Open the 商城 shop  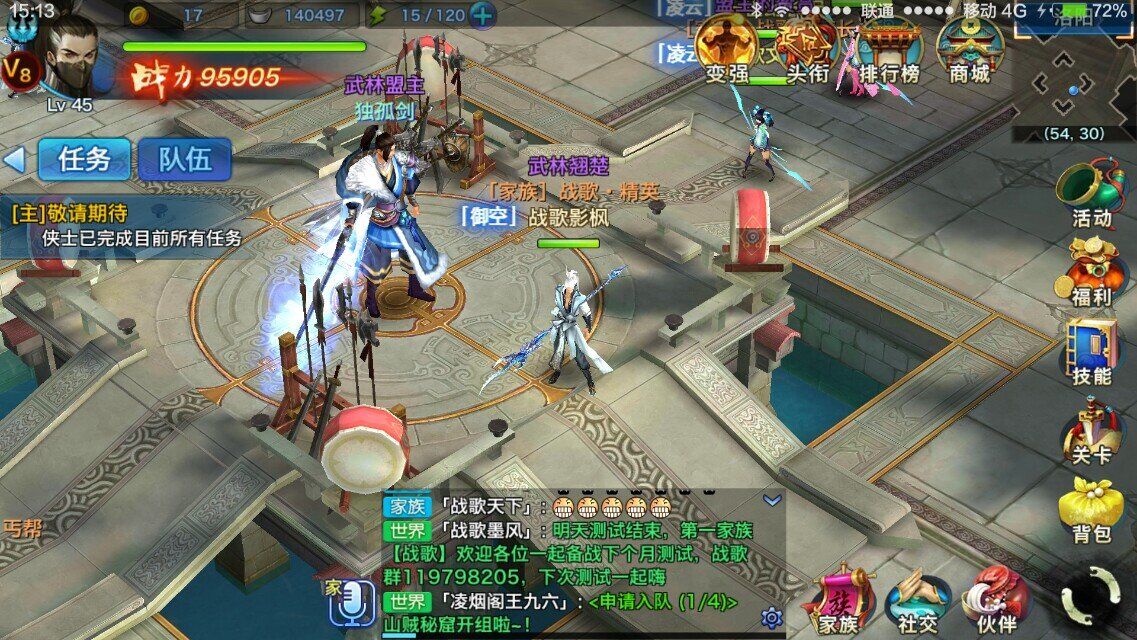pyautogui.click(x=968, y=50)
